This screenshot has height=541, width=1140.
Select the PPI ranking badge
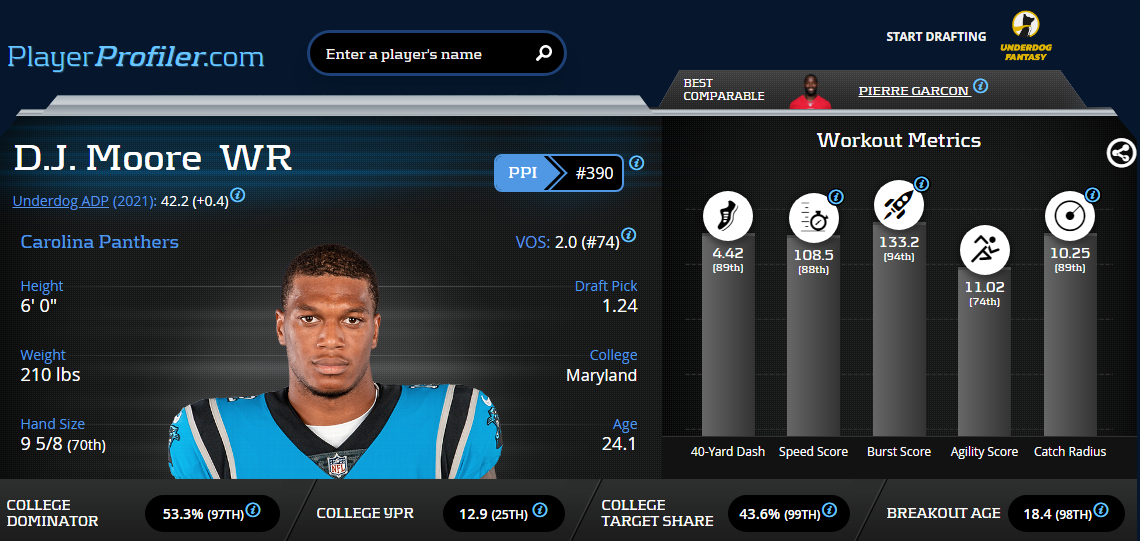559,173
